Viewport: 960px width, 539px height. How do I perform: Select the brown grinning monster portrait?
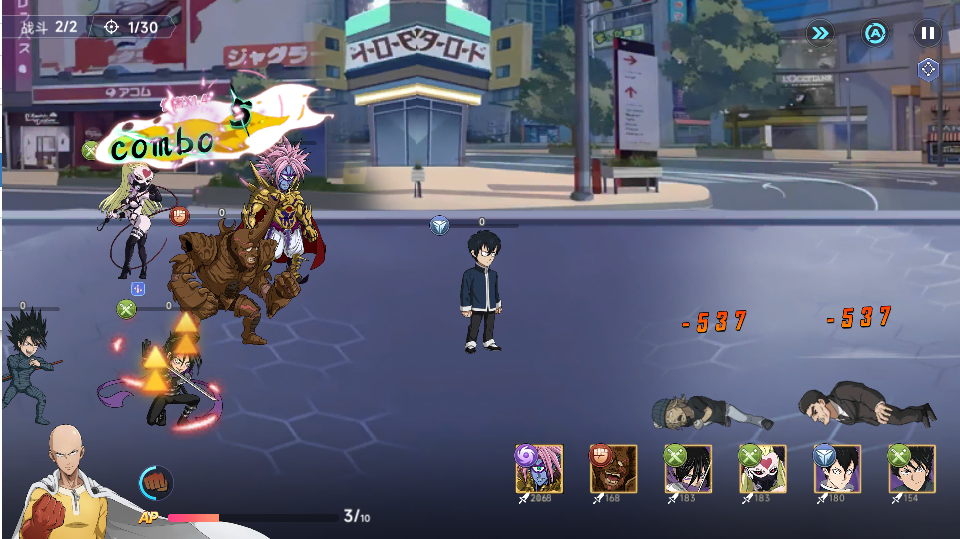pos(614,469)
